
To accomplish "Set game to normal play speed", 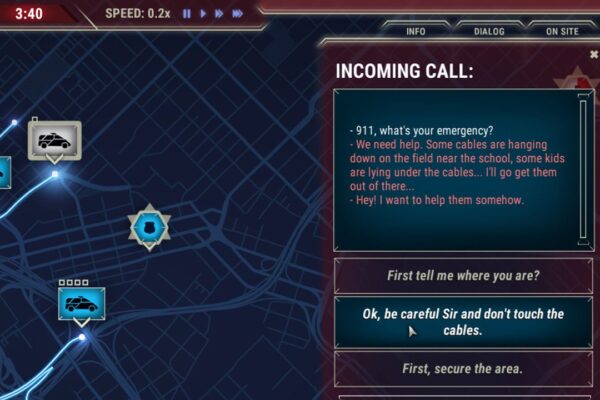I will (203, 14).
